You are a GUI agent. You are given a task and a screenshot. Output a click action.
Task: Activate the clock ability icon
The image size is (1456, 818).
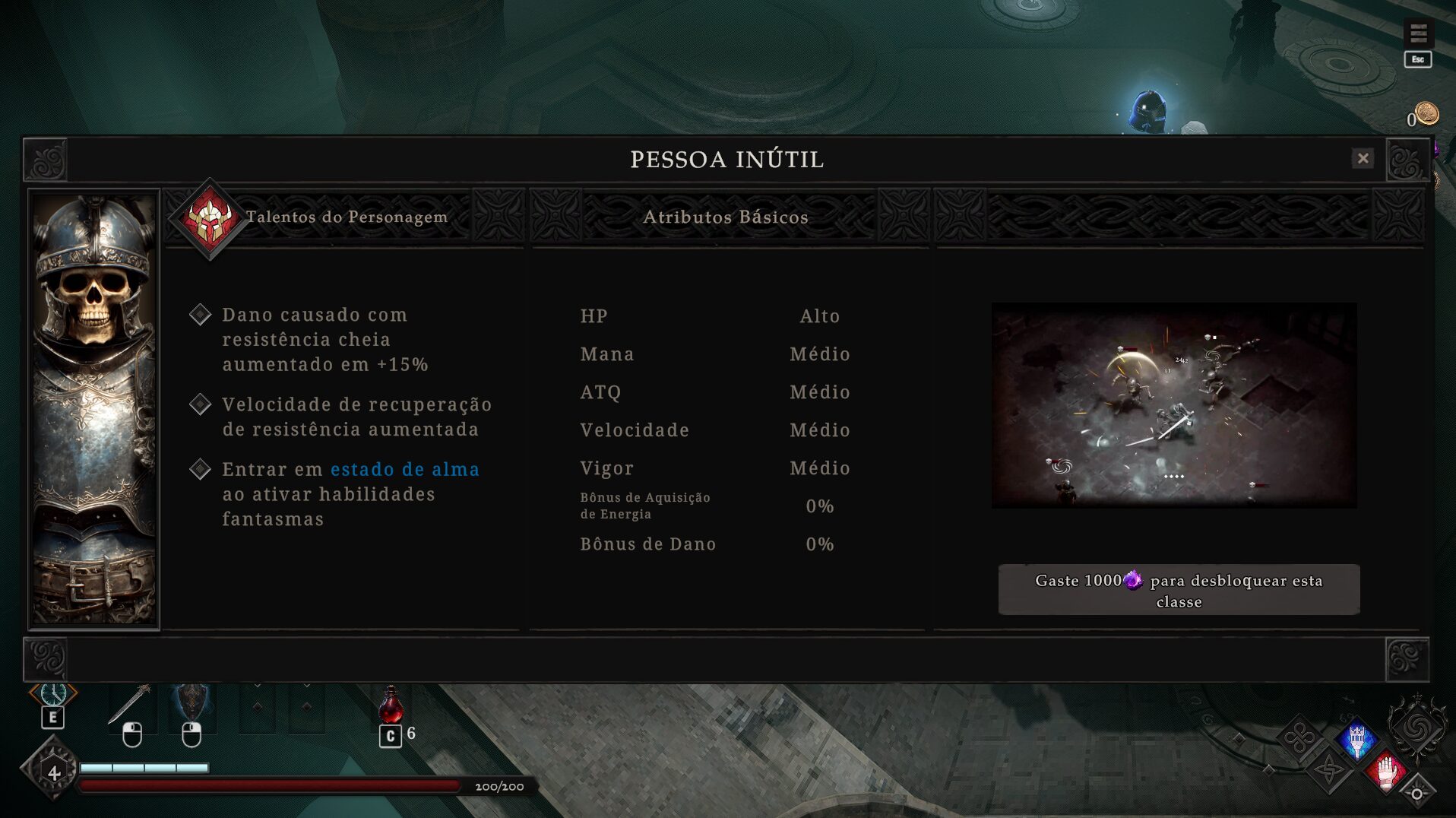(53, 694)
